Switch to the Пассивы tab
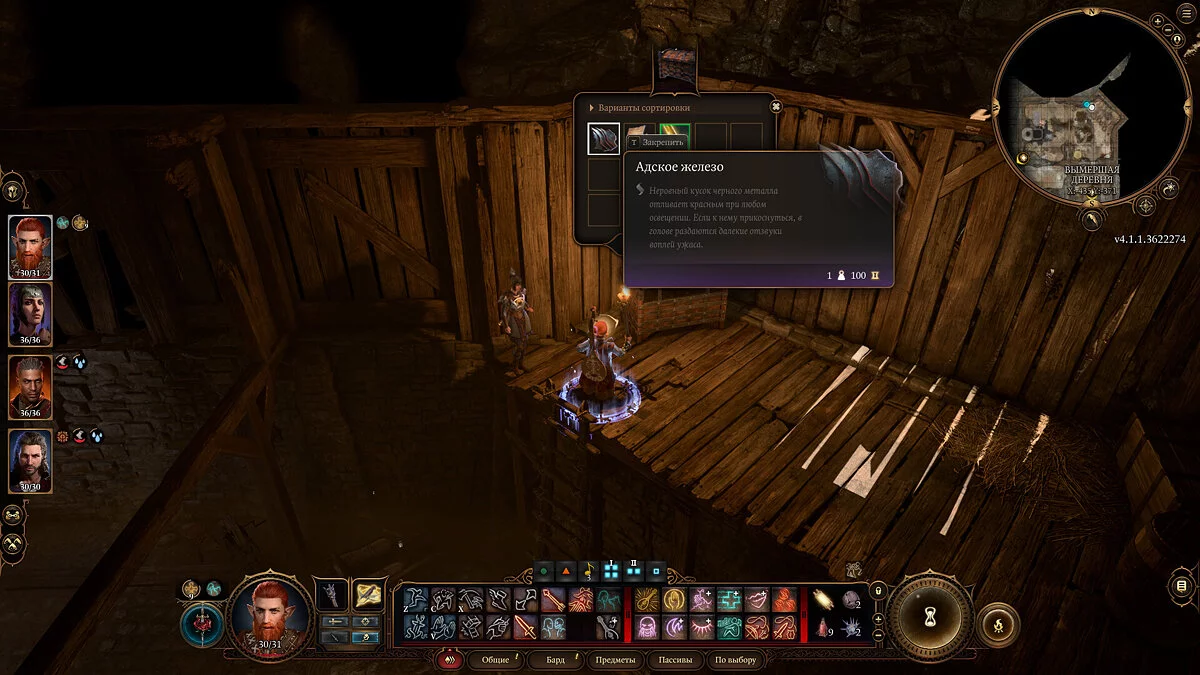 coord(673,660)
